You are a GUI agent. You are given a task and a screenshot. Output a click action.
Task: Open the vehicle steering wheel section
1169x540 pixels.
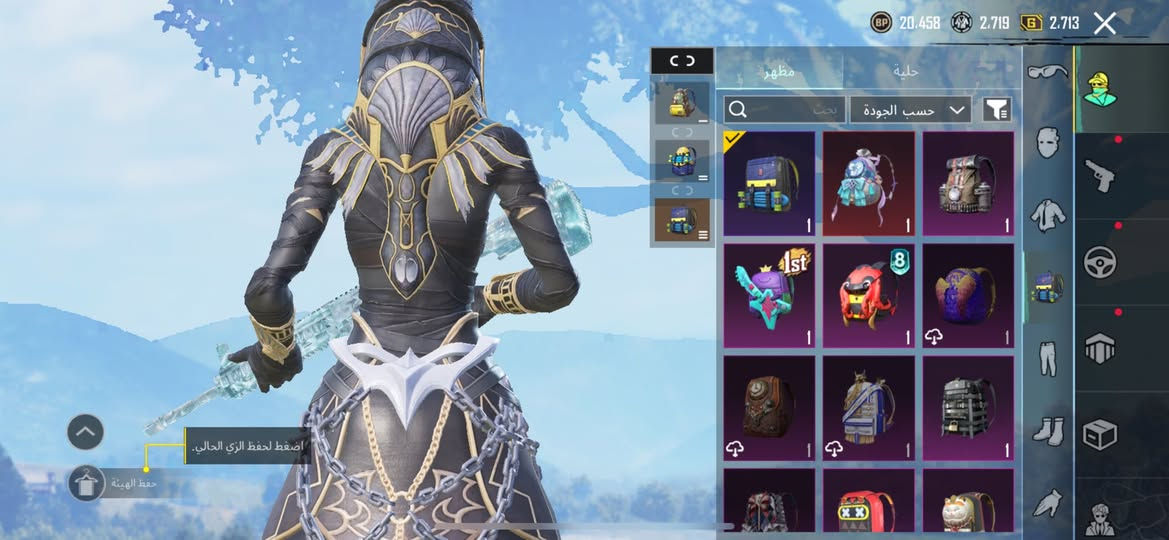1100,261
